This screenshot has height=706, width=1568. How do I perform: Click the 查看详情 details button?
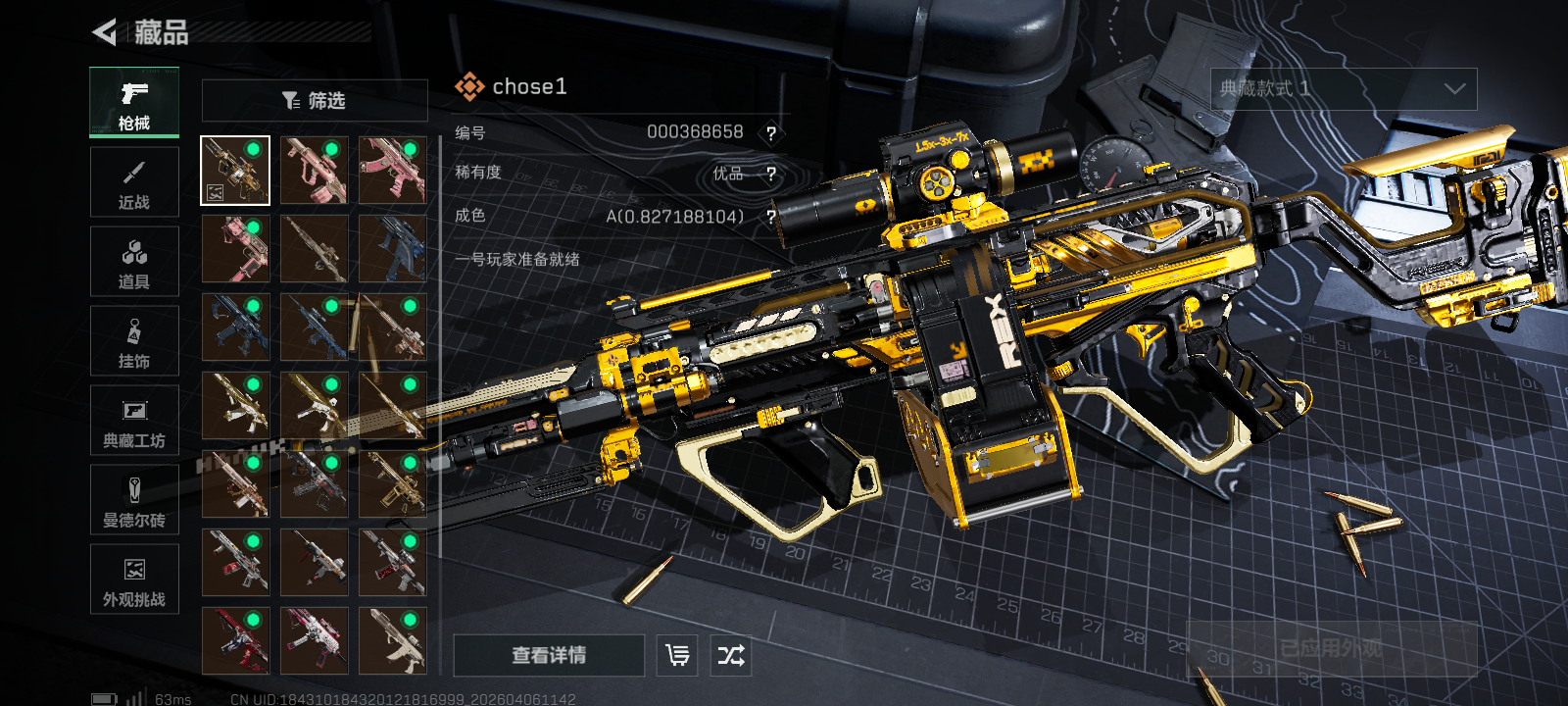click(549, 655)
